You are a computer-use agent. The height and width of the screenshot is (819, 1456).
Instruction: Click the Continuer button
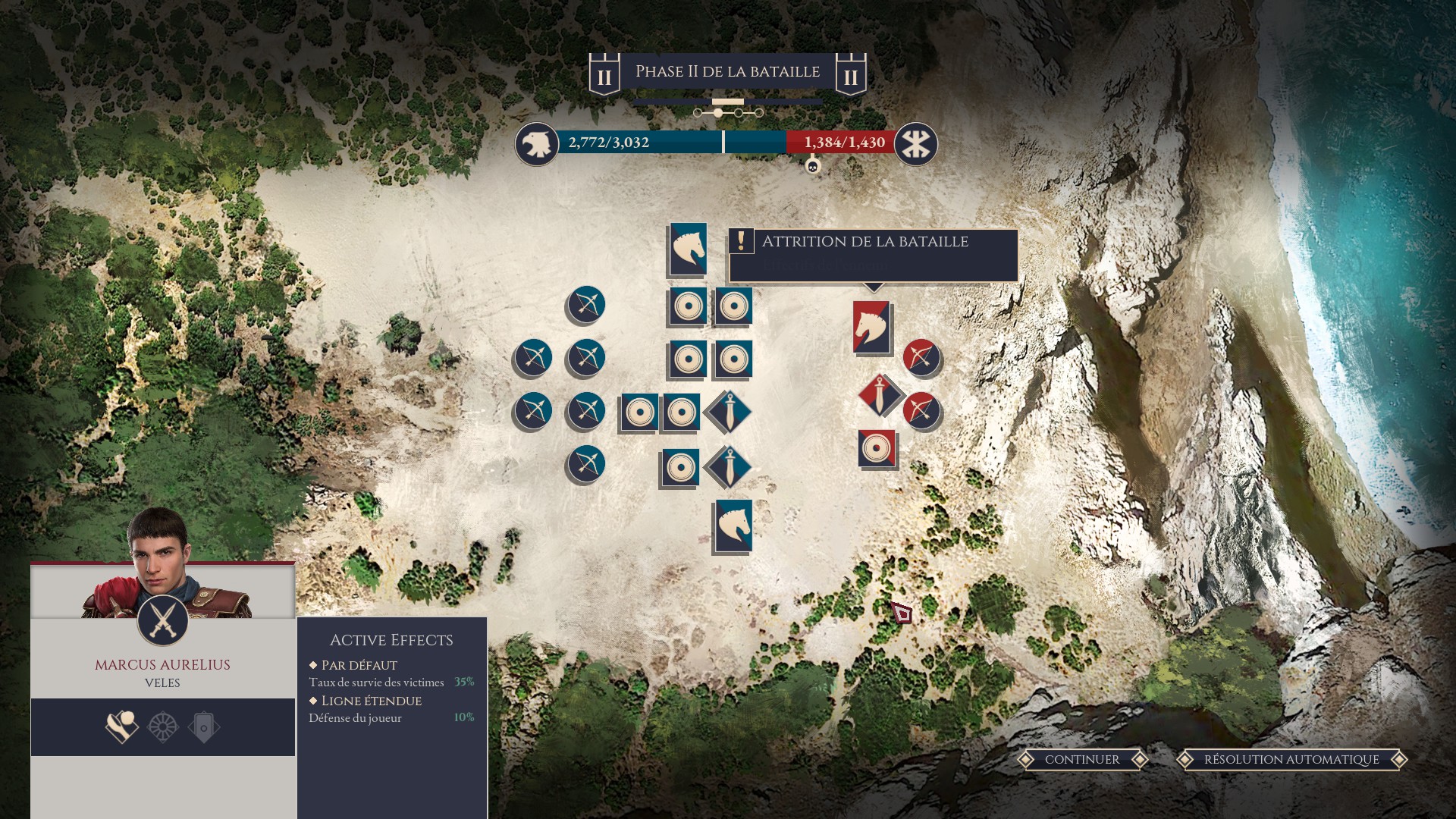click(1082, 759)
